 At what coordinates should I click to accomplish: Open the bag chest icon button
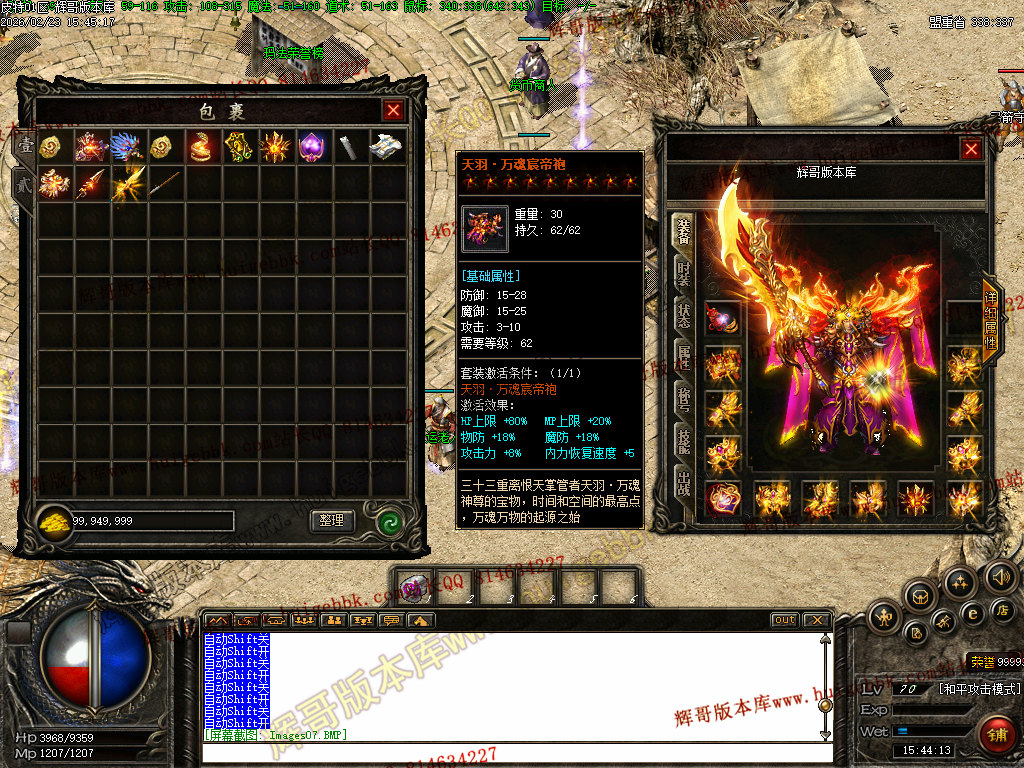point(920,596)
